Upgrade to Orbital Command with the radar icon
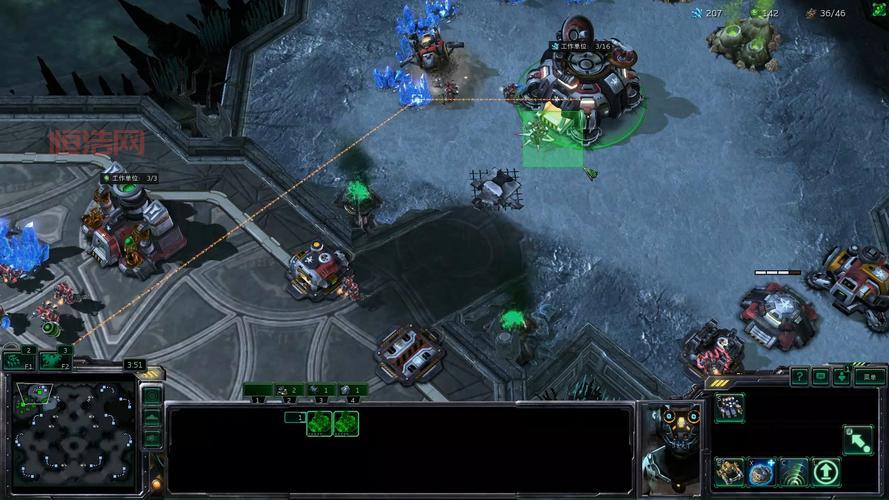Viewport: 889px width, 500px height. pyautogui.click(x=794, y=471)
